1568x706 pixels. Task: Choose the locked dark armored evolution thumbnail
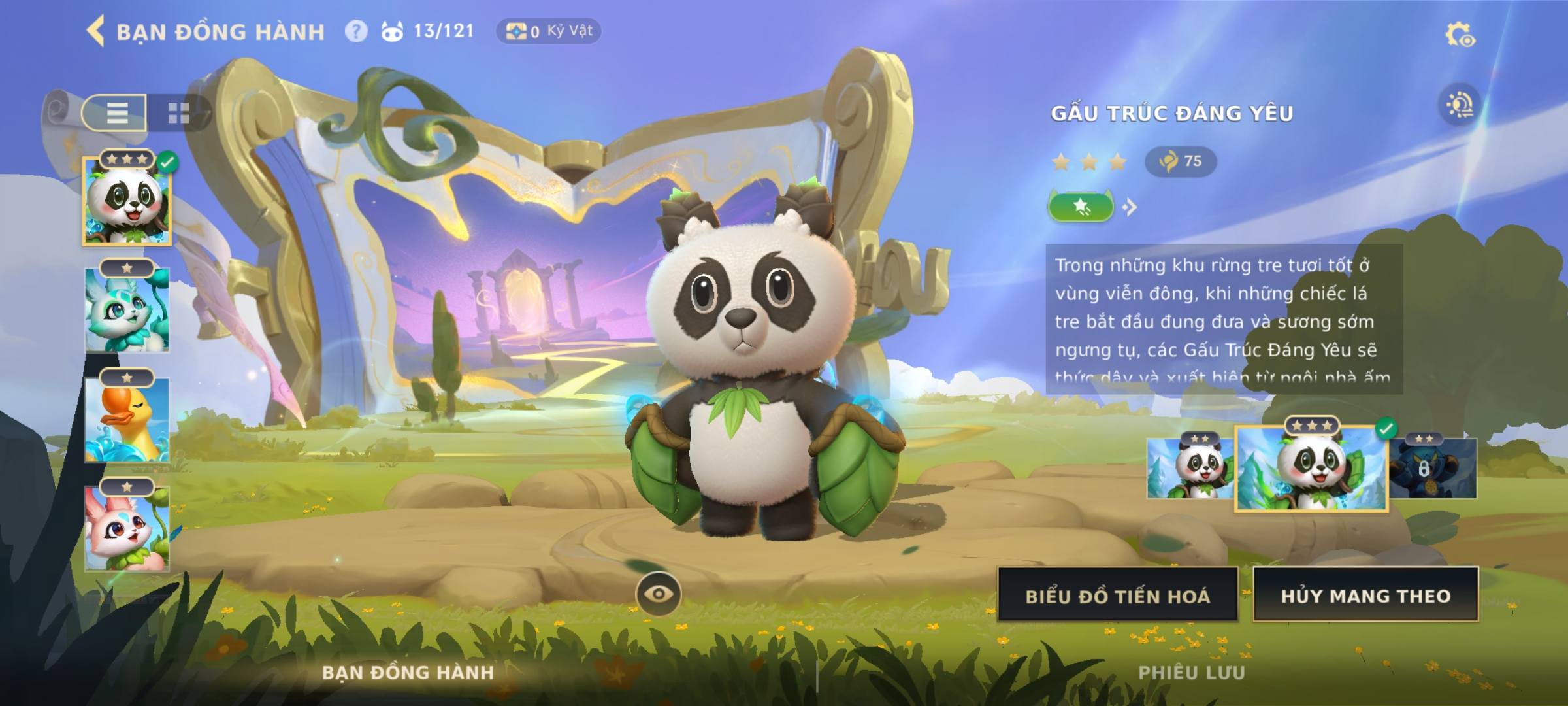[x=1432, y=469]
